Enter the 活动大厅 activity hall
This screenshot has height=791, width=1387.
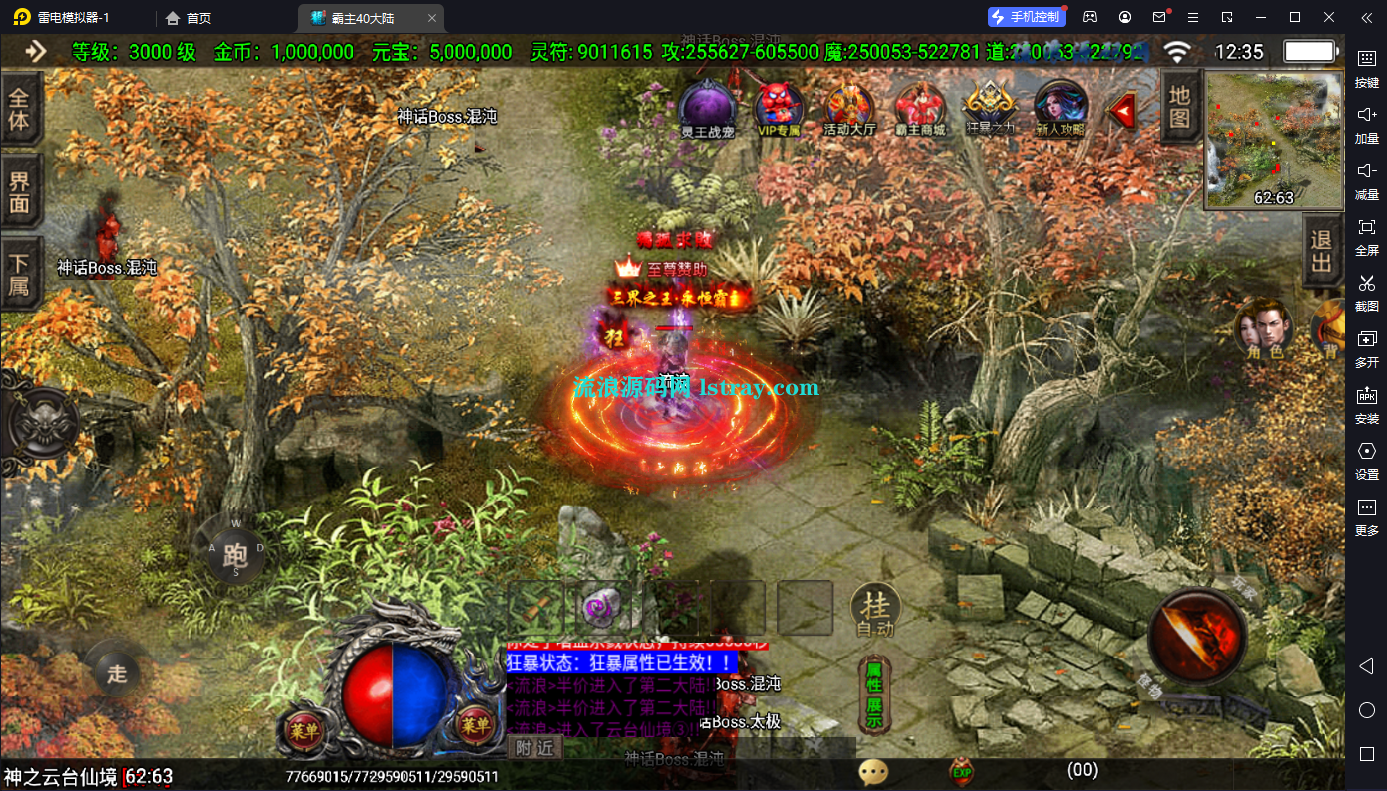click(x=849, y=106)
